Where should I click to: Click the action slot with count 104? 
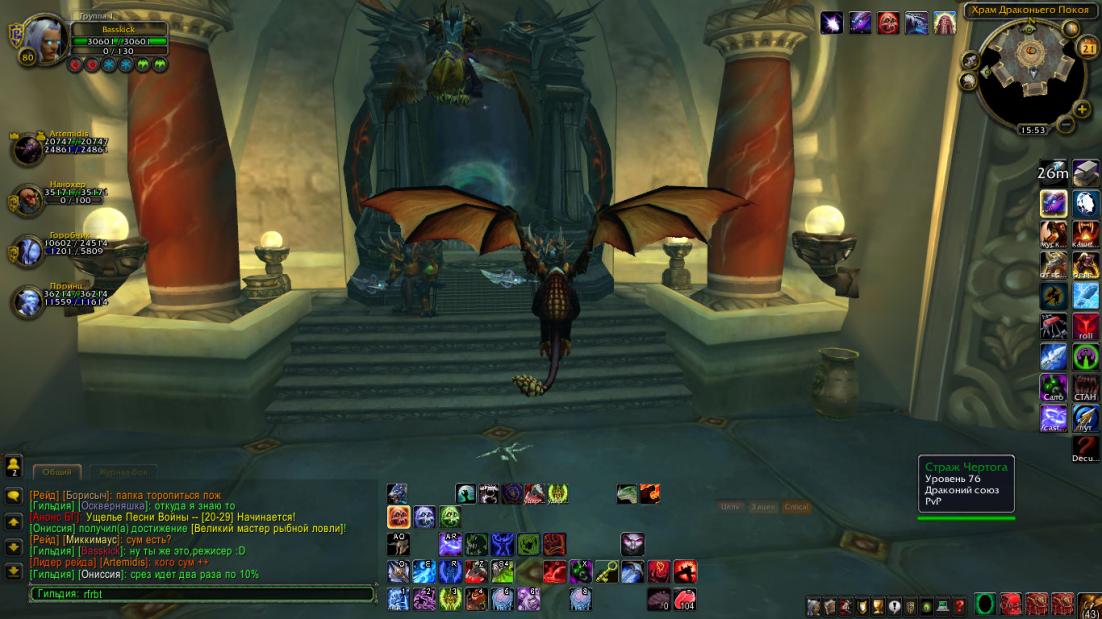click(x=684, y=599)
